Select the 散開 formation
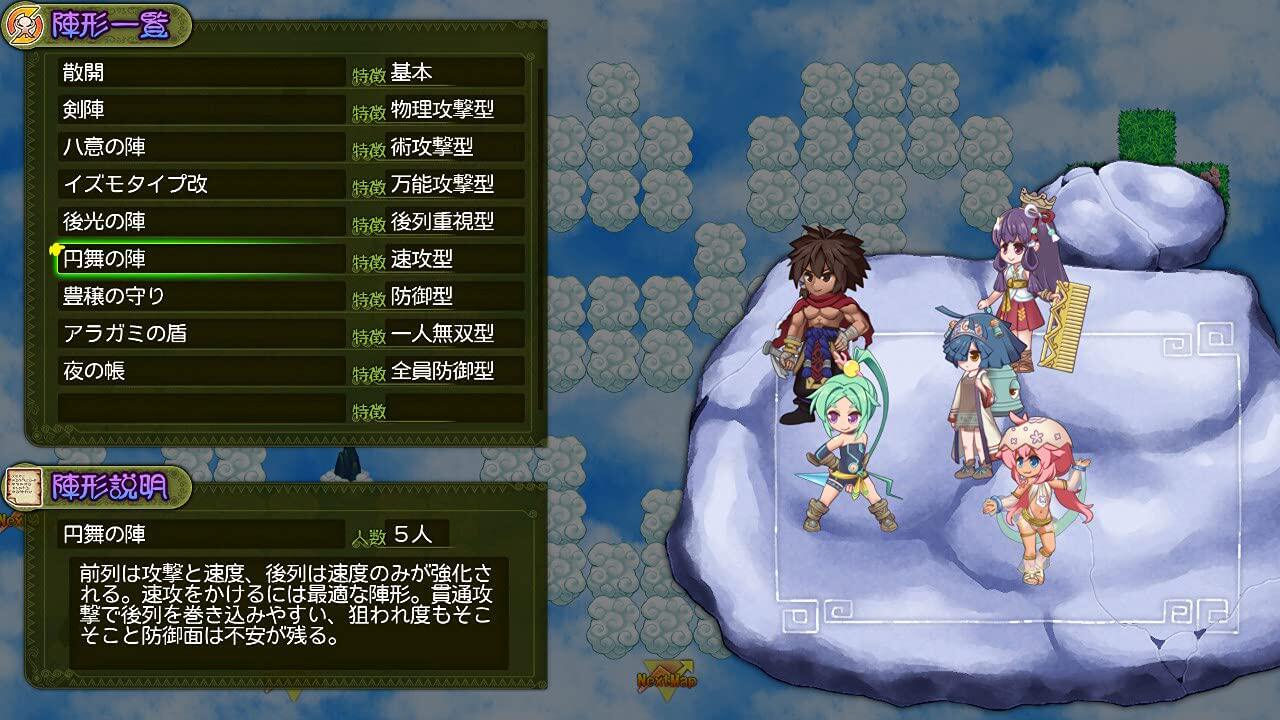Screen dimensions: 1280x720 tap(200, 72)
